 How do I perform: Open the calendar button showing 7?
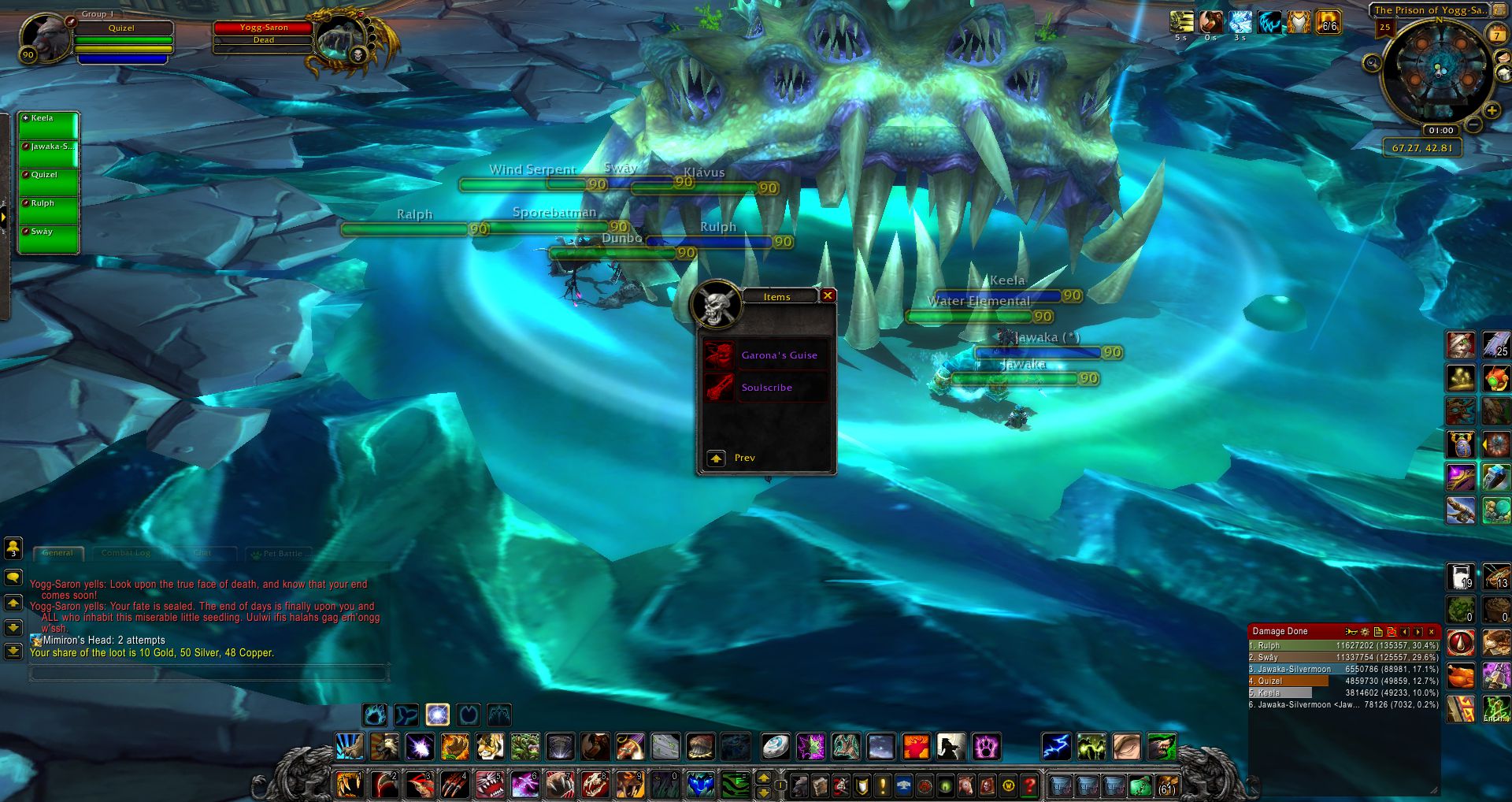coord(1496,35)
